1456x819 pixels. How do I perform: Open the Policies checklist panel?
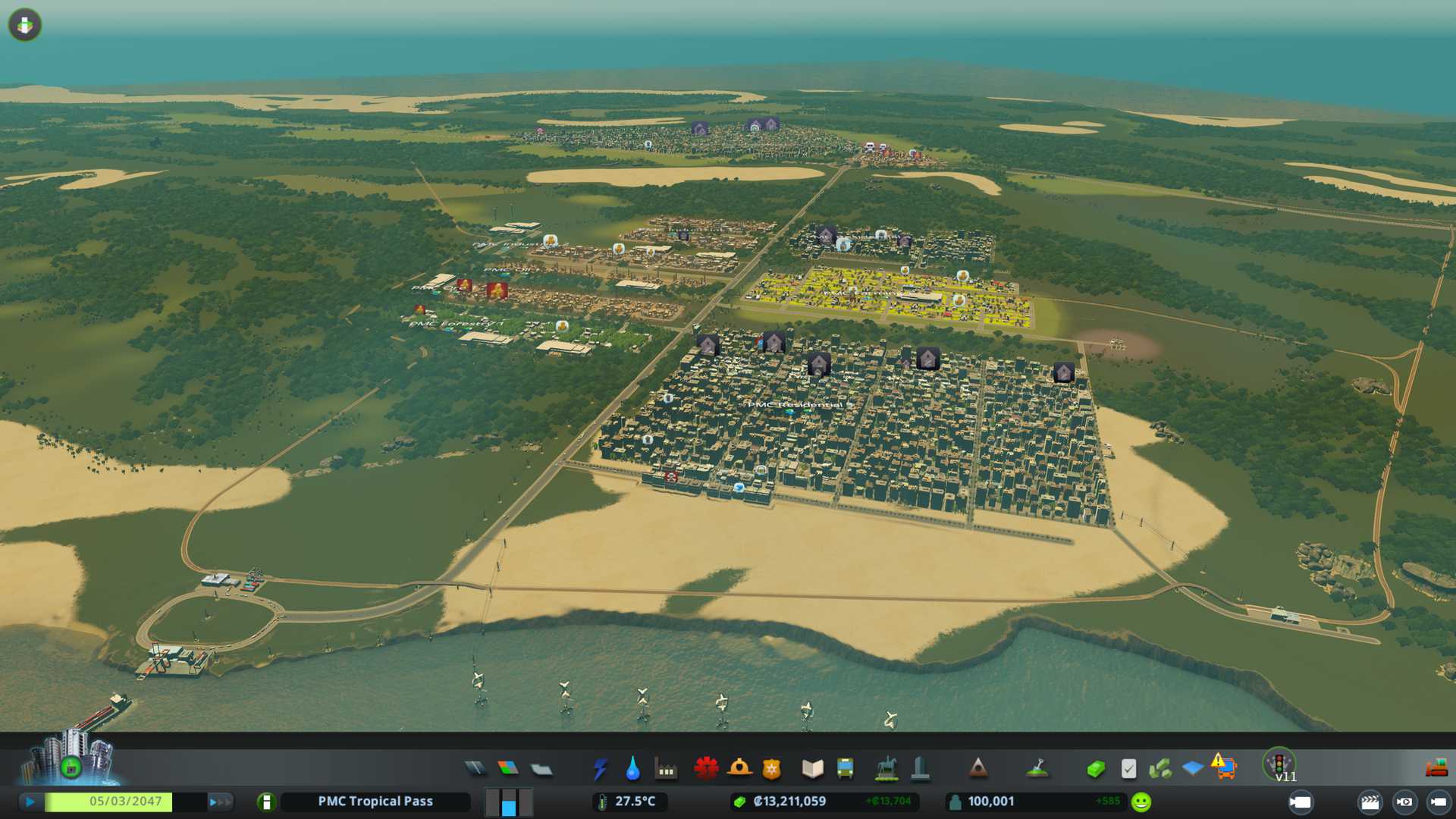coord(1128,769)
